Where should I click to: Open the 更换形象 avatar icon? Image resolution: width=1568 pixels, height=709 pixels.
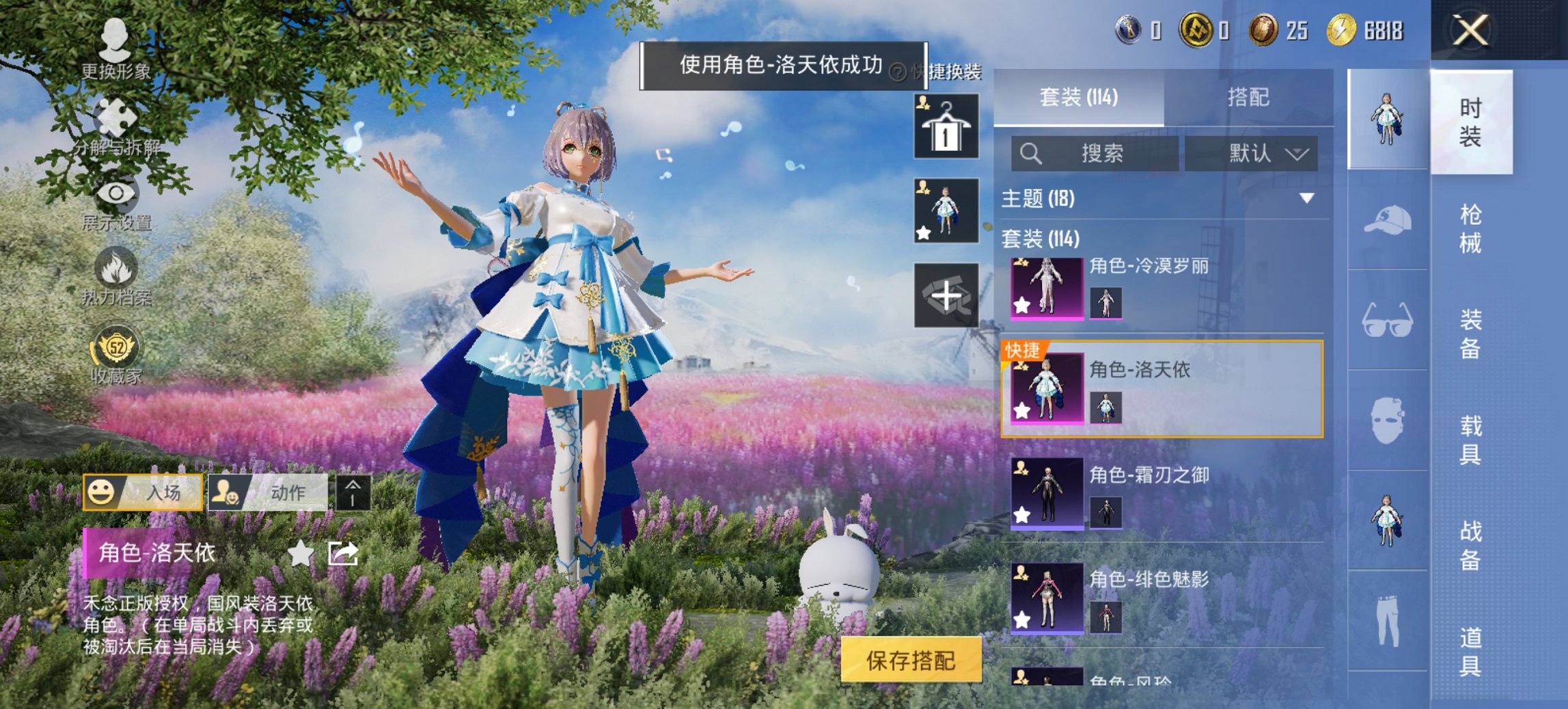click(x=116, y=41)
